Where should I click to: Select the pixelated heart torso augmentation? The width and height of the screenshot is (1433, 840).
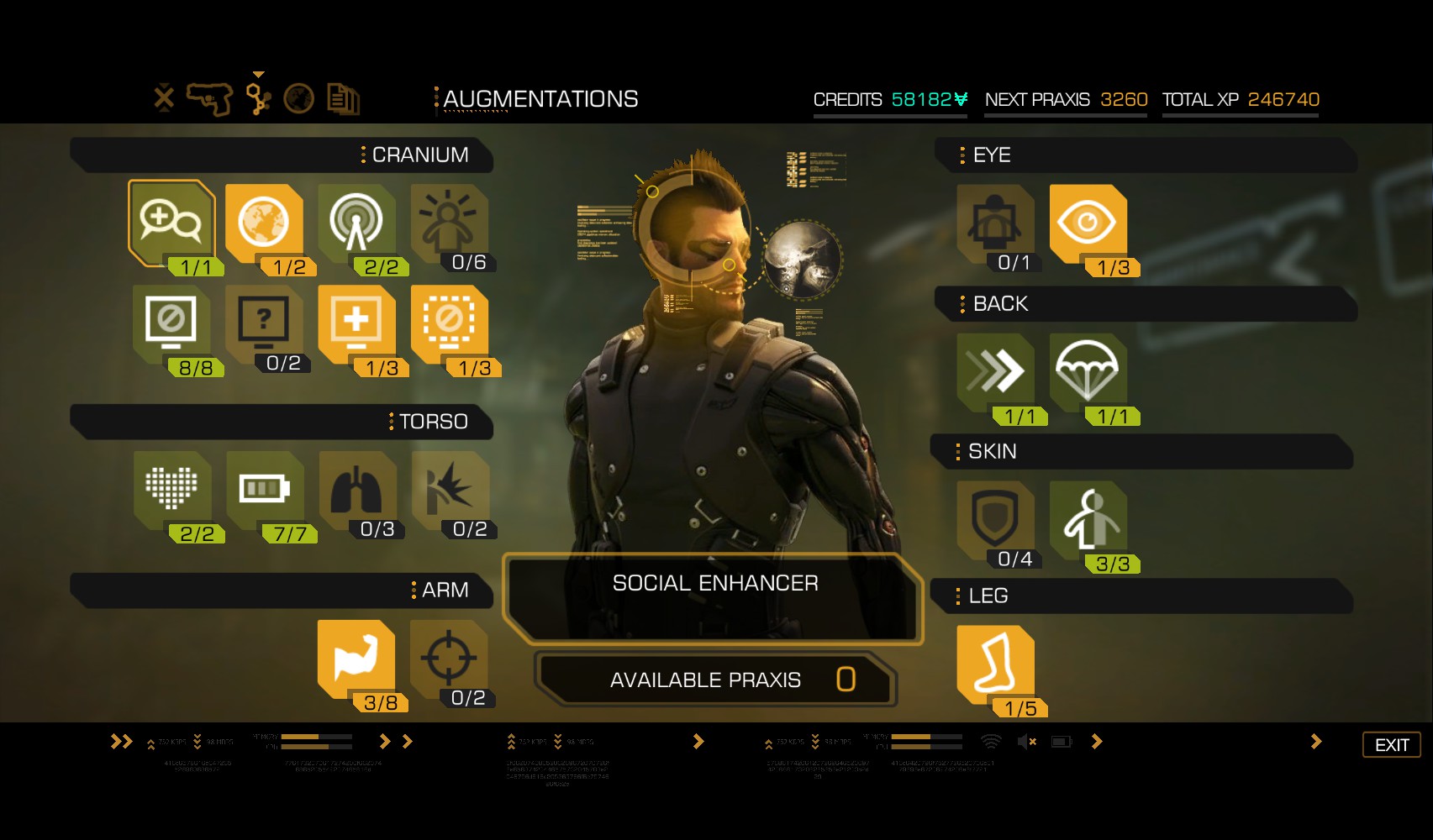(171, 489)
